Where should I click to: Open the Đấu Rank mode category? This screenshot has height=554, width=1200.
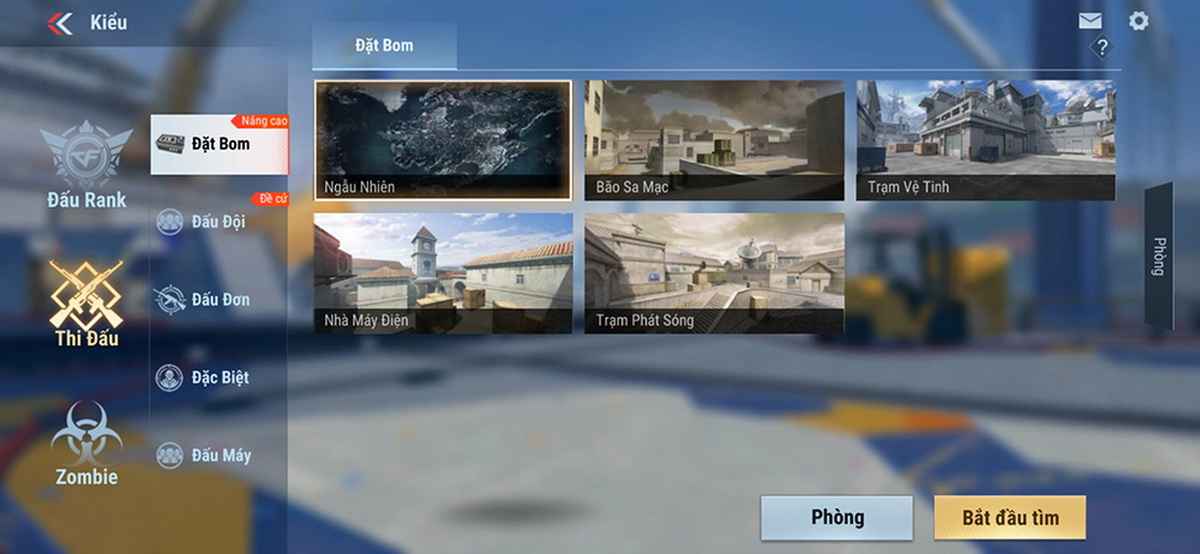click(x=87, y=165)
